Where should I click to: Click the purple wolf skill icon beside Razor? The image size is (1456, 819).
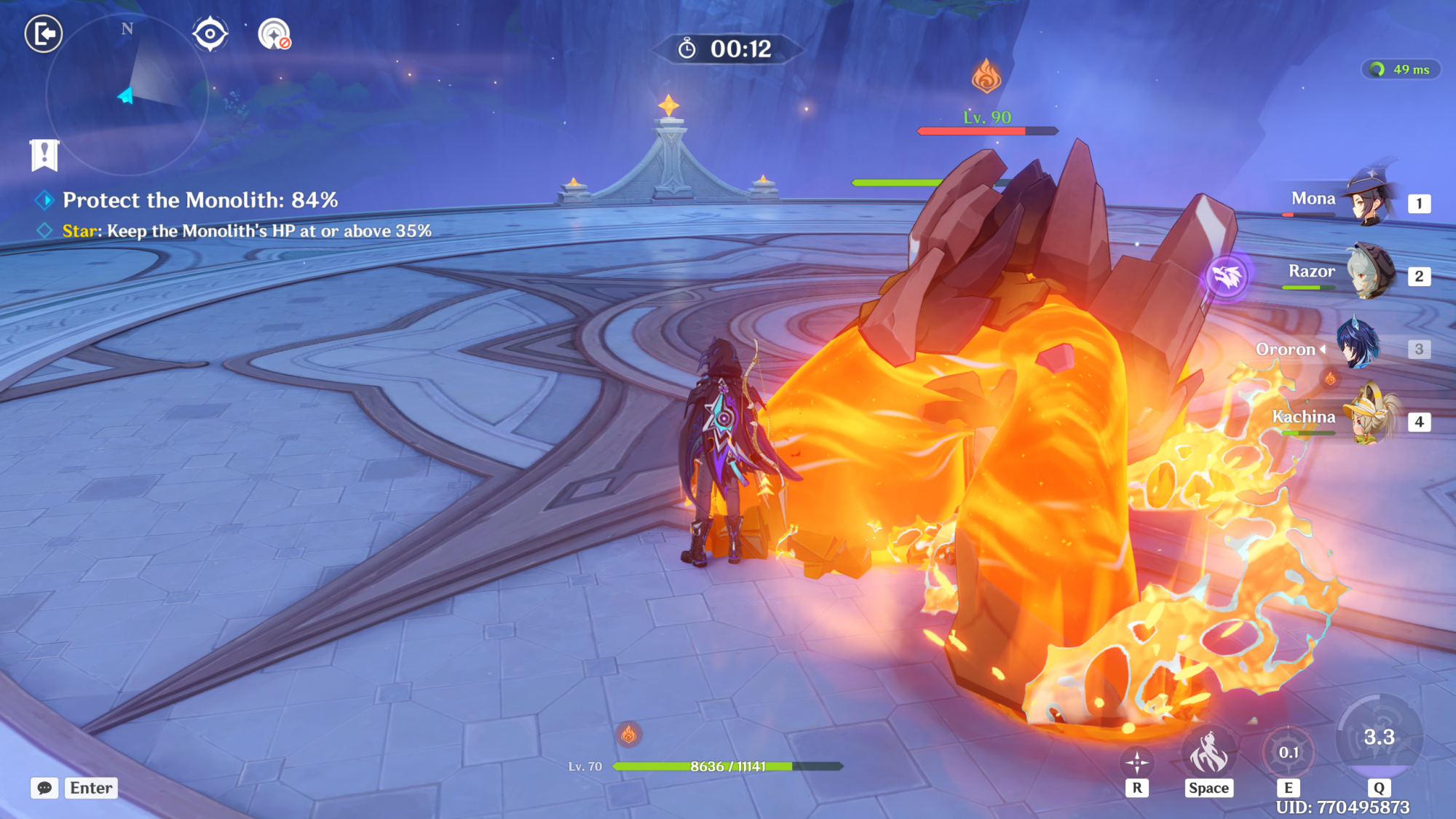click(1227, 277)
